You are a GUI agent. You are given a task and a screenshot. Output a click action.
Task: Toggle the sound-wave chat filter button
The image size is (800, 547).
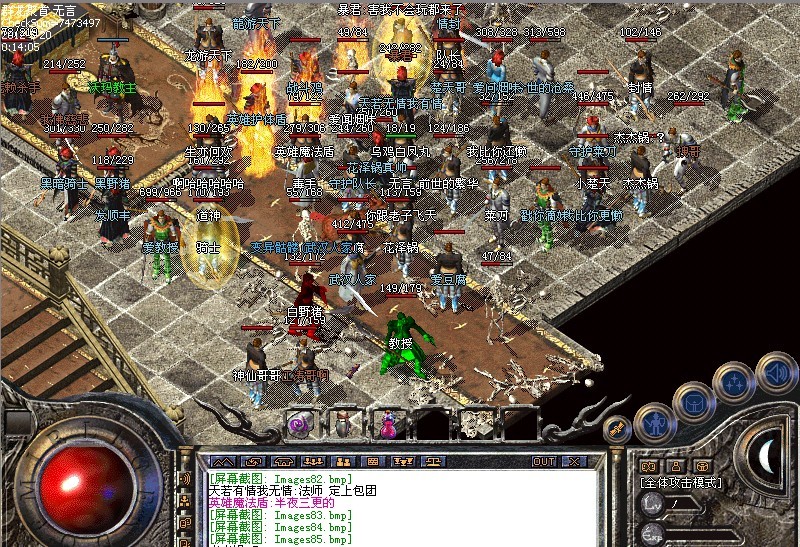[x=185, y=478]
